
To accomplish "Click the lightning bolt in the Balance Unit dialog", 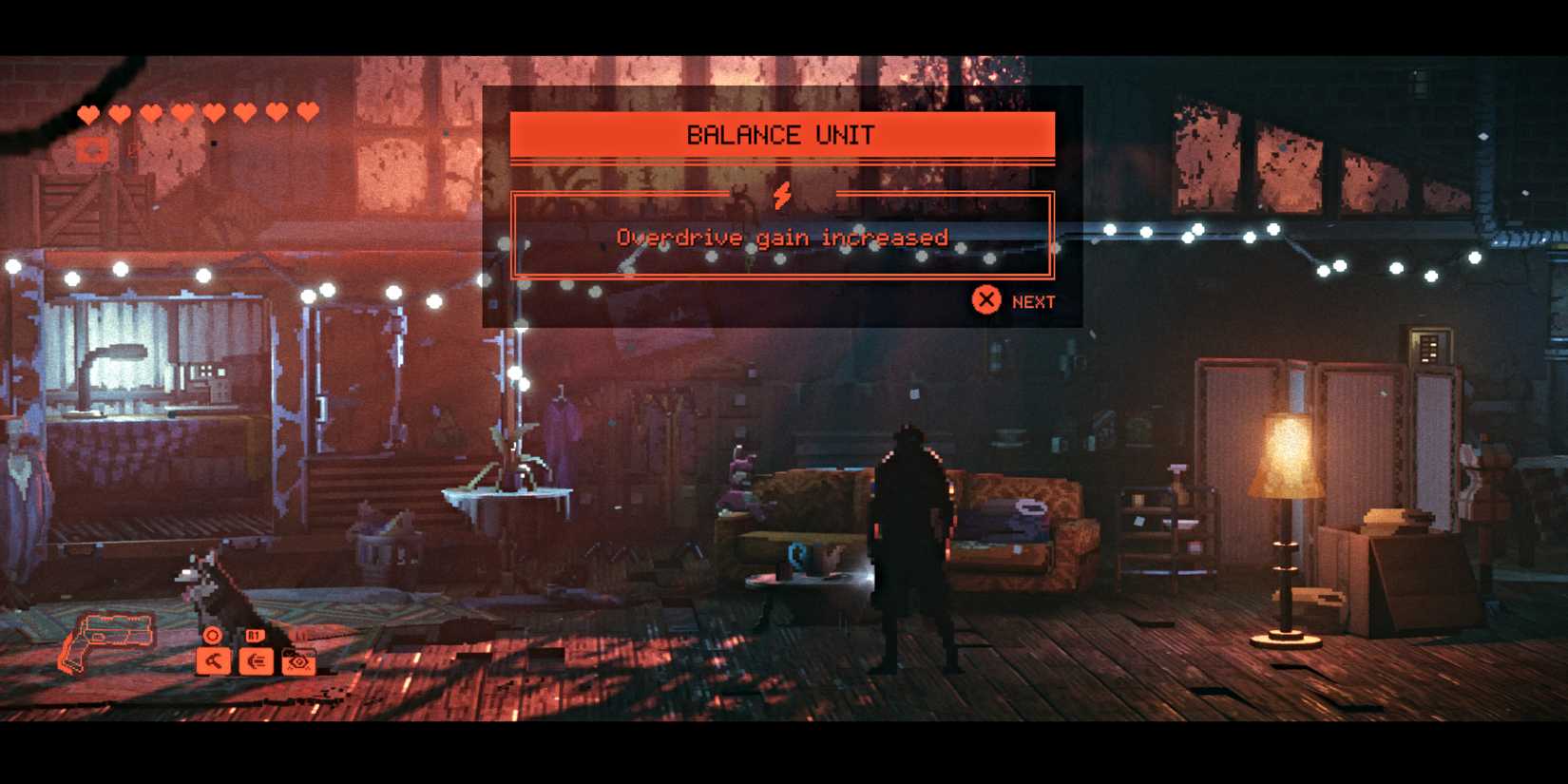I will (782, 197).
